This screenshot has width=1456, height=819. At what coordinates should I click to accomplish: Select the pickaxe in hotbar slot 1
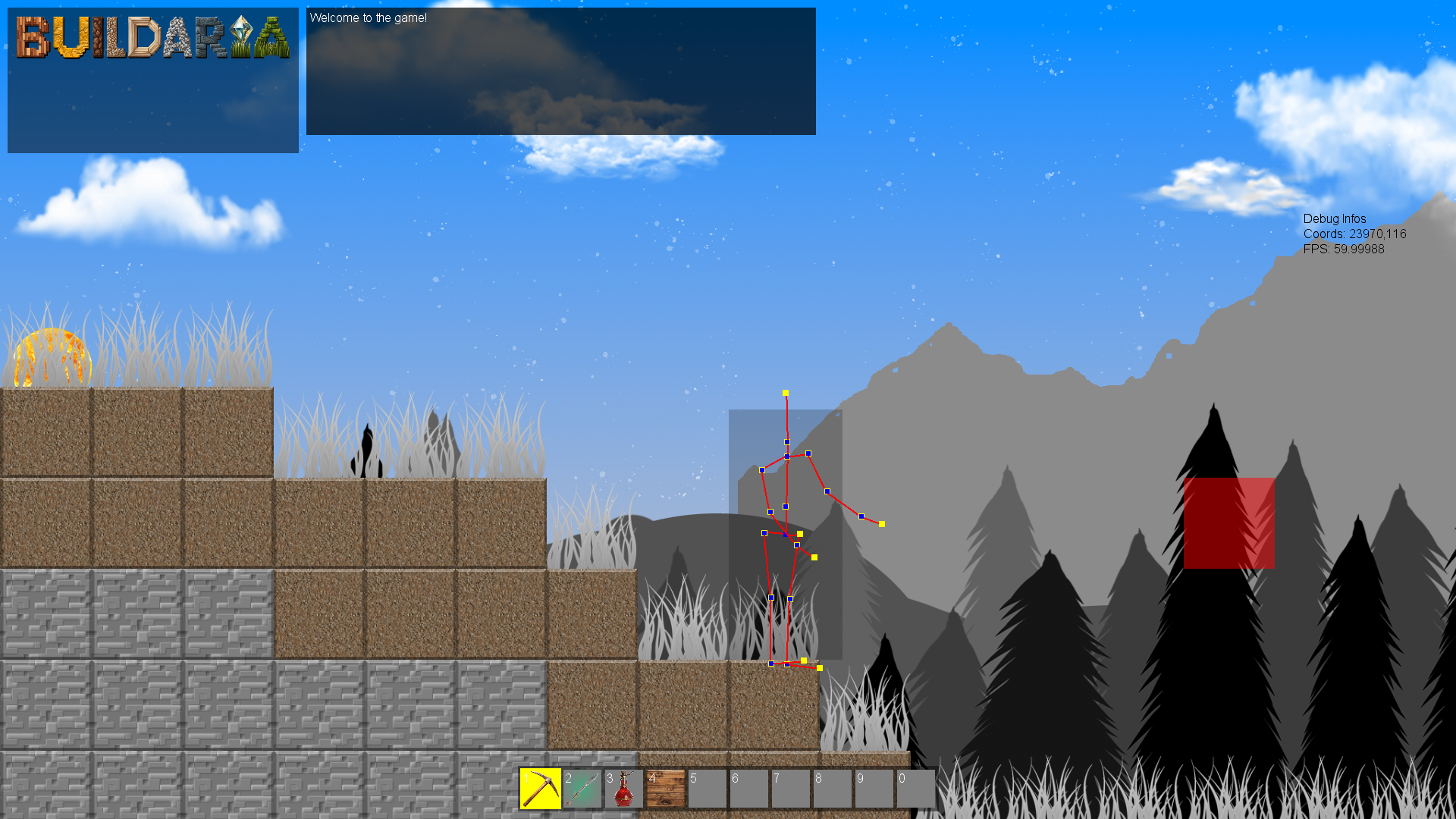coord(541,789)
